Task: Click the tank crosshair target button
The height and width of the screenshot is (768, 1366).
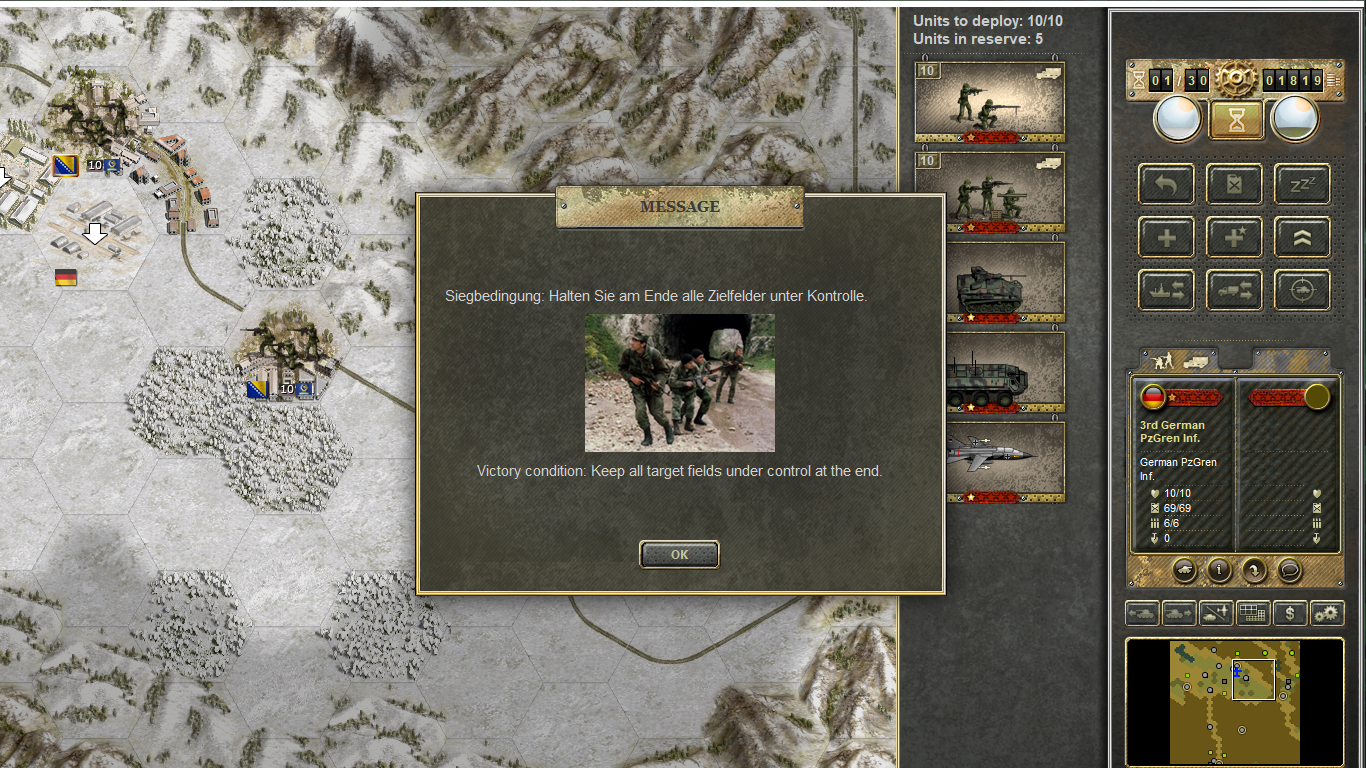Action: 1302,290
